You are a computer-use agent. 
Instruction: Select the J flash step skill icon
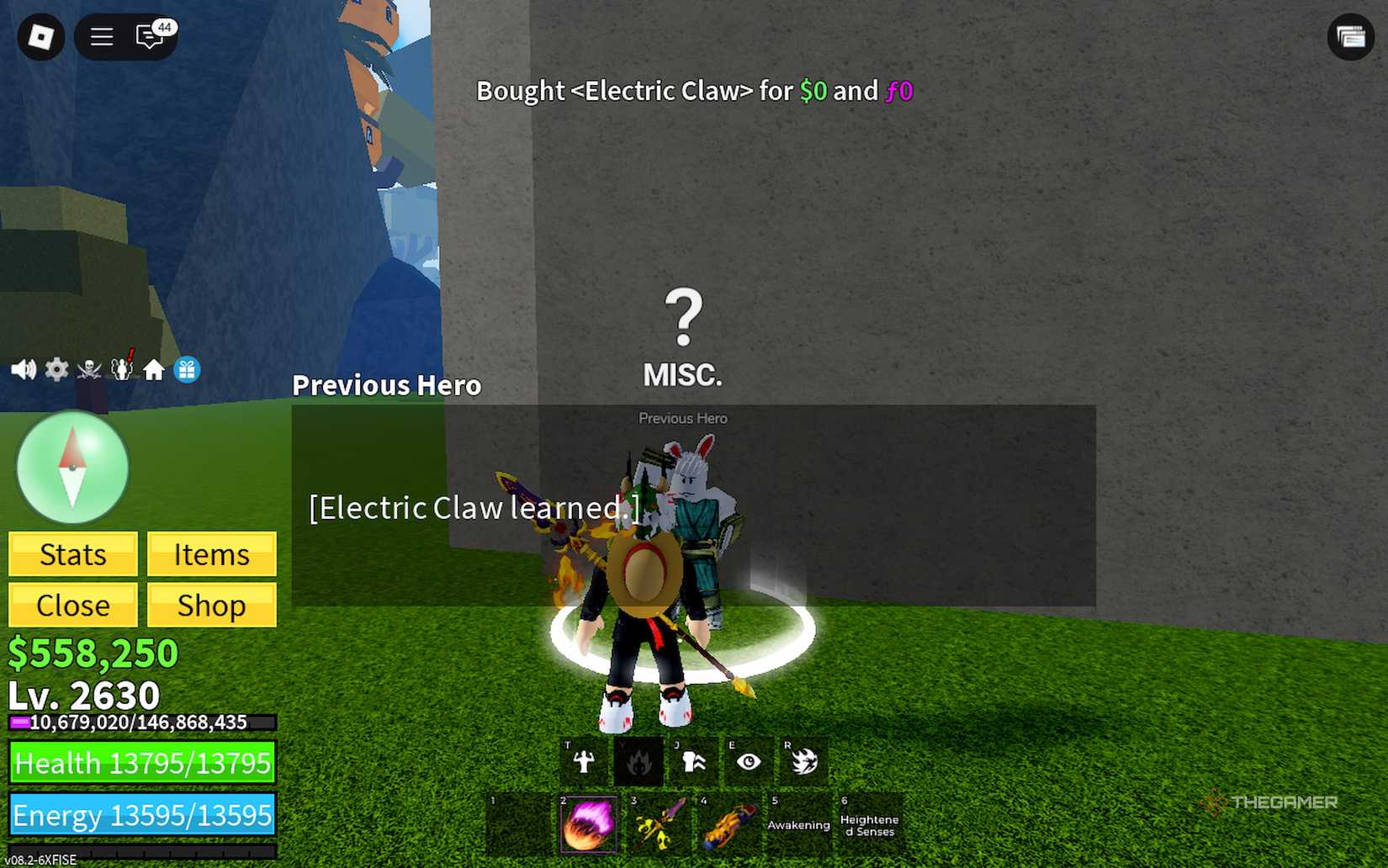click(693, 759)
